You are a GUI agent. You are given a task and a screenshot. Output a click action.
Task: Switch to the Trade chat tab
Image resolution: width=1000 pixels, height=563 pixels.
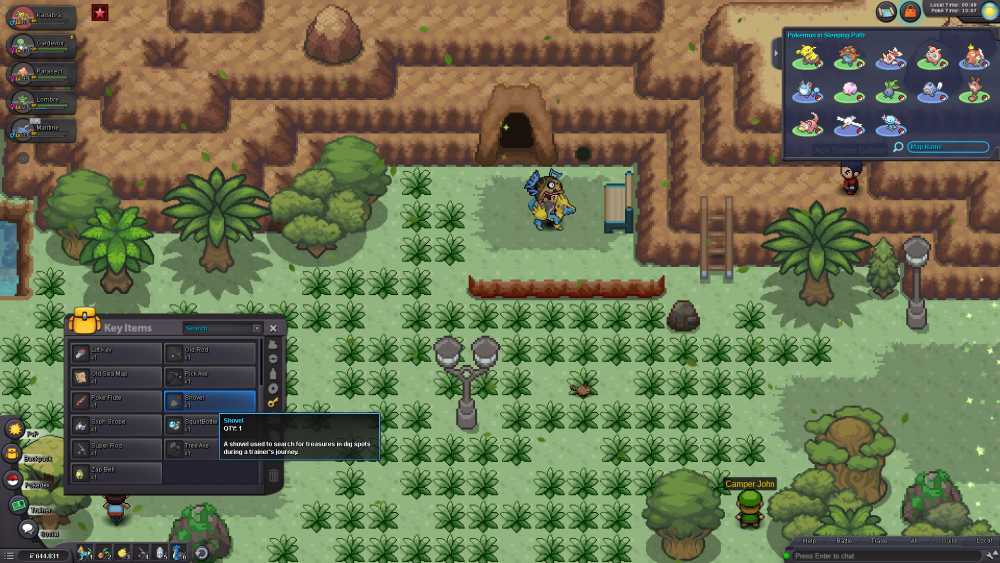point(879,541)
